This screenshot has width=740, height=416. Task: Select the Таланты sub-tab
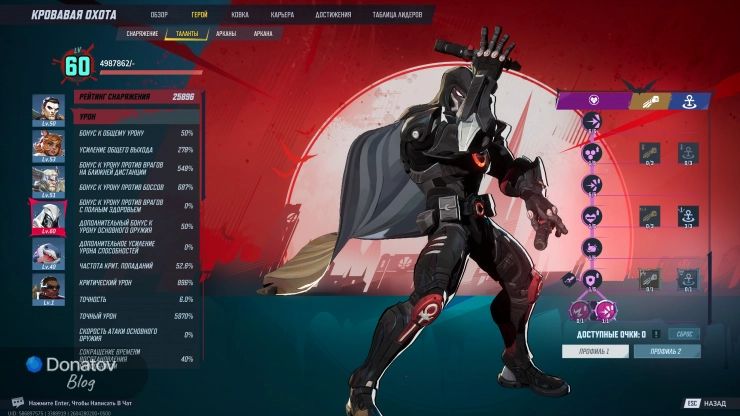tap(187, 33)
